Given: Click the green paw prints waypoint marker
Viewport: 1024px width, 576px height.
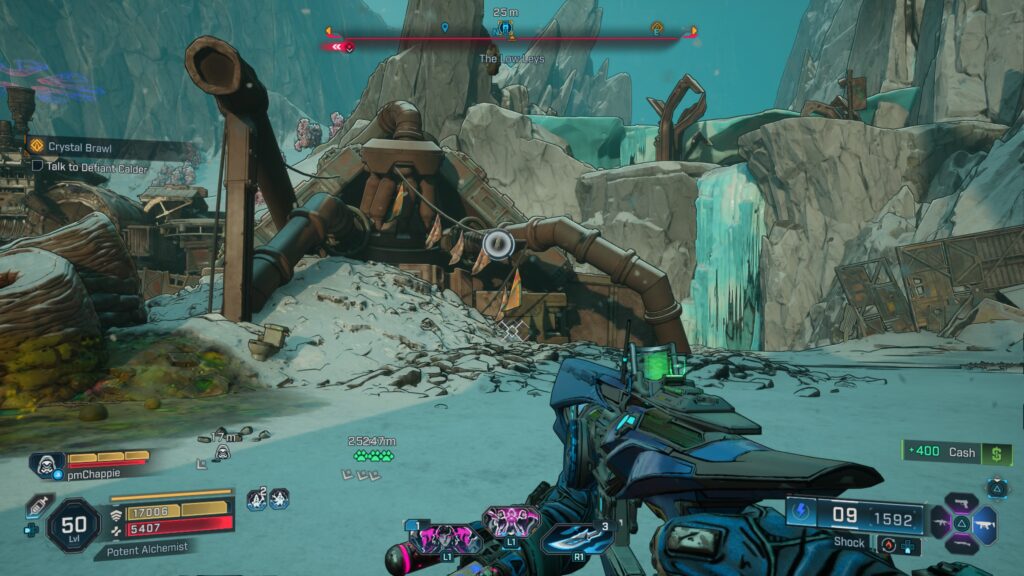Looking at the screenshot, I should coord(373,456).
